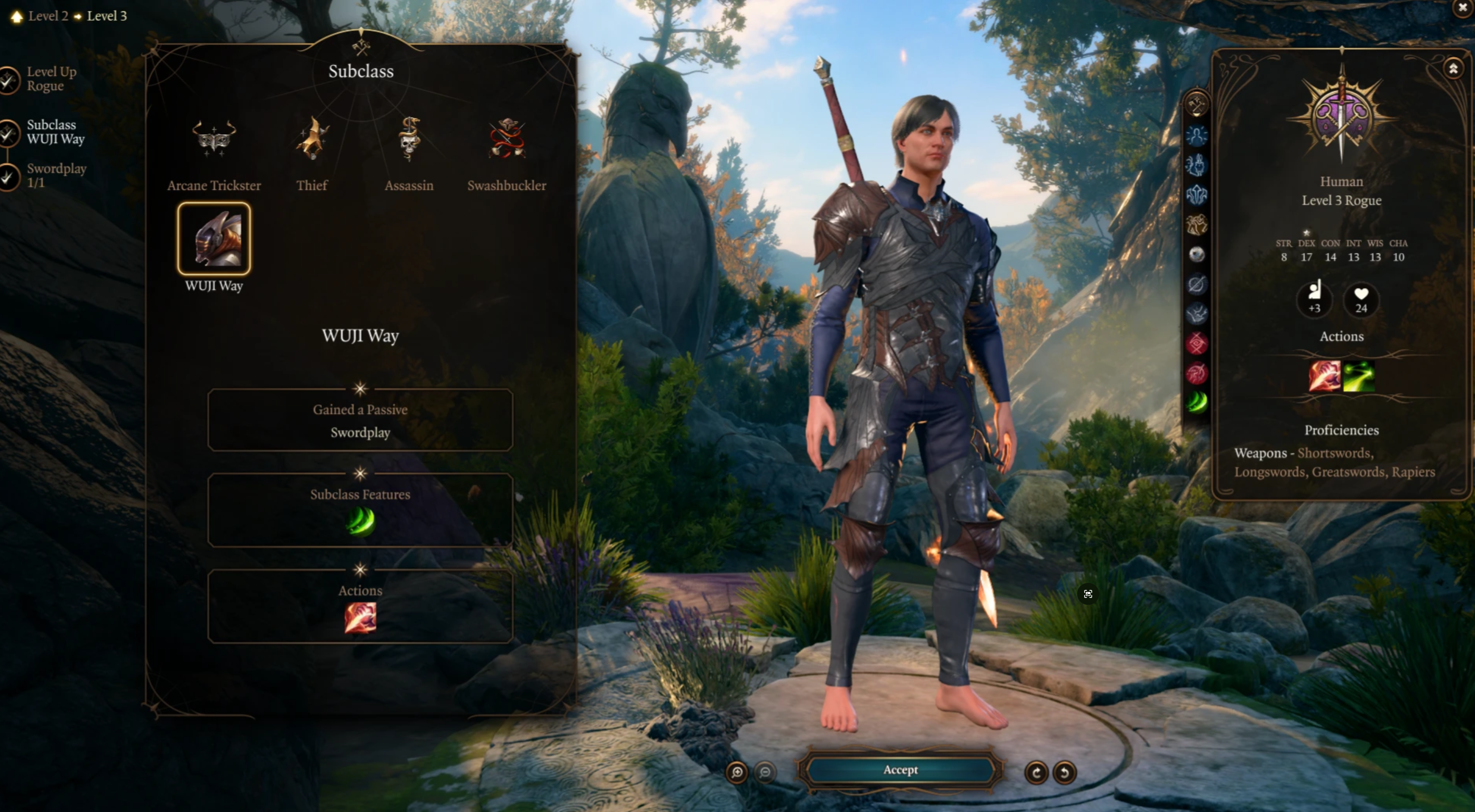1475x812 pixels.
Task: Rotate the character clockwise
Action: click(1037, 772)
